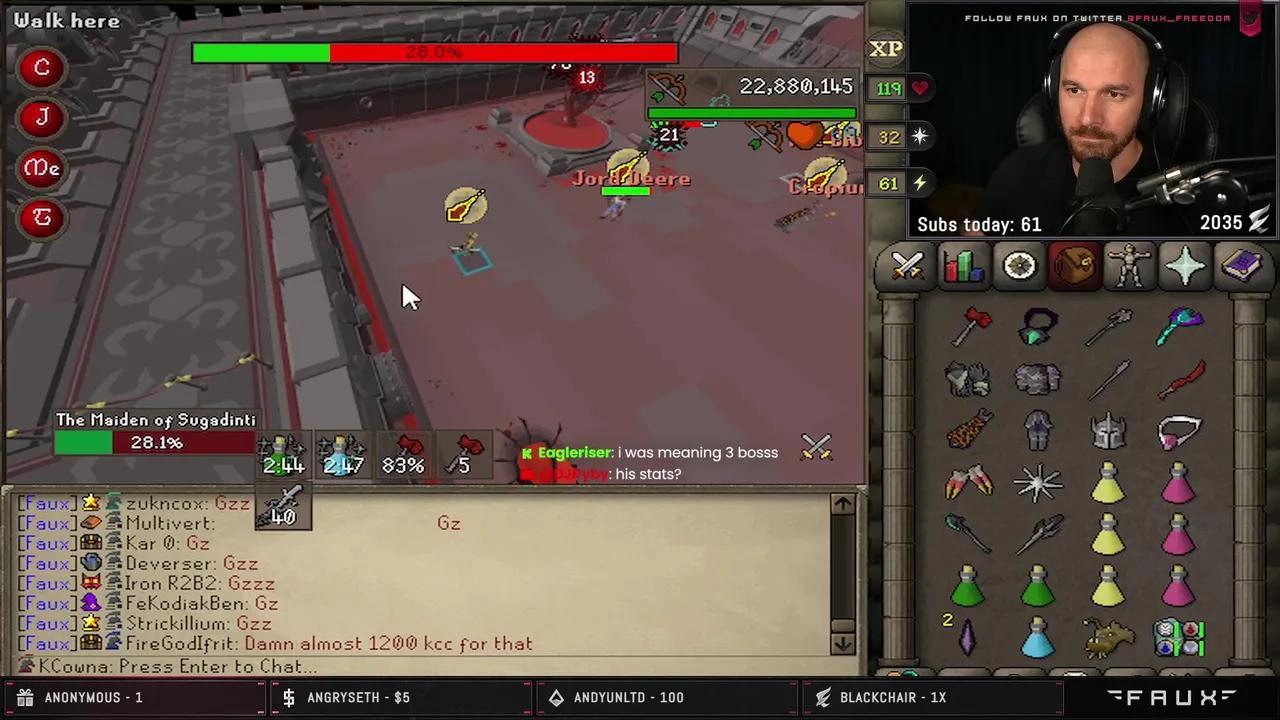This screenshot has width=1280, height=720.
Task: Open the Skills tab
Action: pos(962,264)
